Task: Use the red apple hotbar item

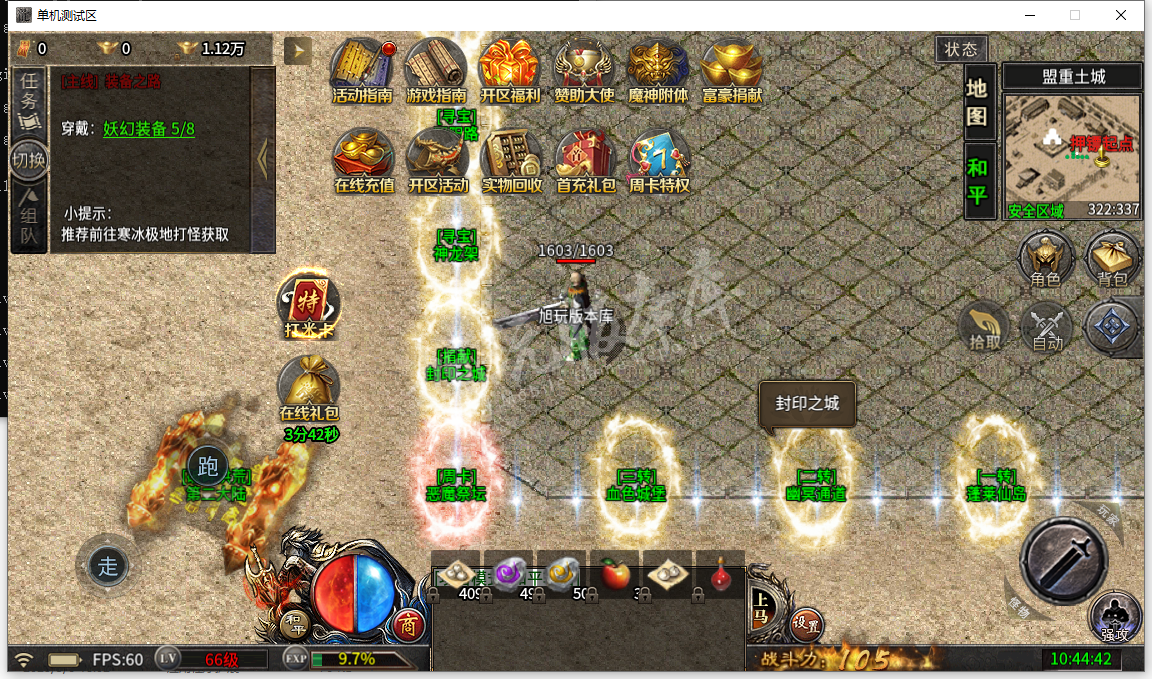Action: point(615,574)
